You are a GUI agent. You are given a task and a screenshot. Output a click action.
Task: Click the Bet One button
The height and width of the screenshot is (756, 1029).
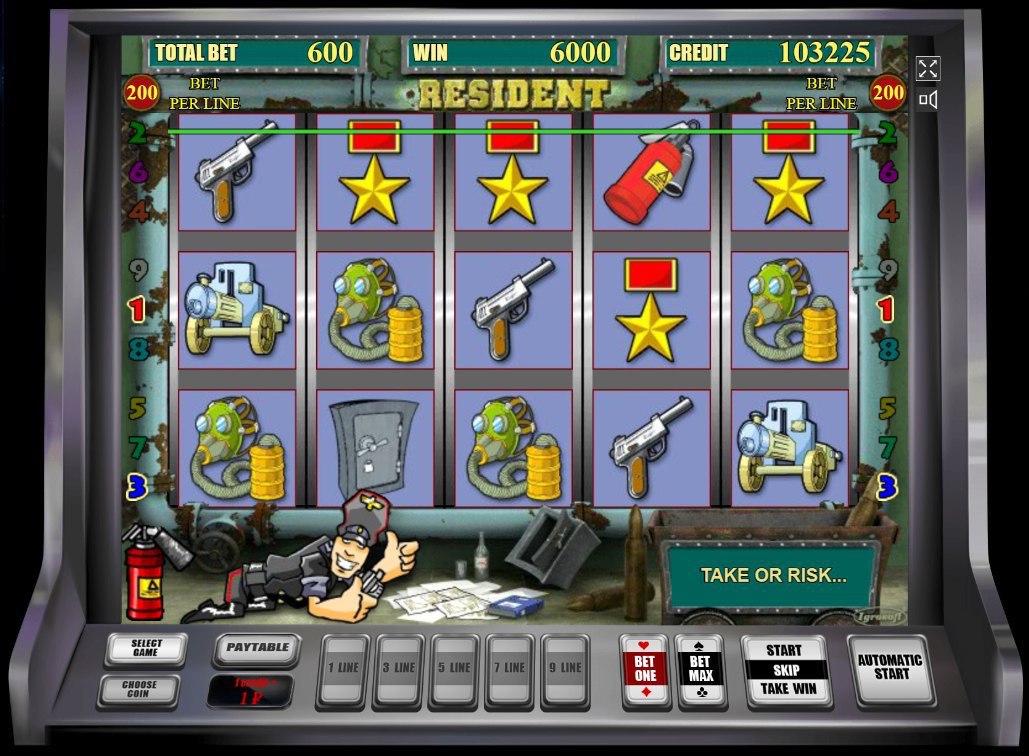coord(645,669)
